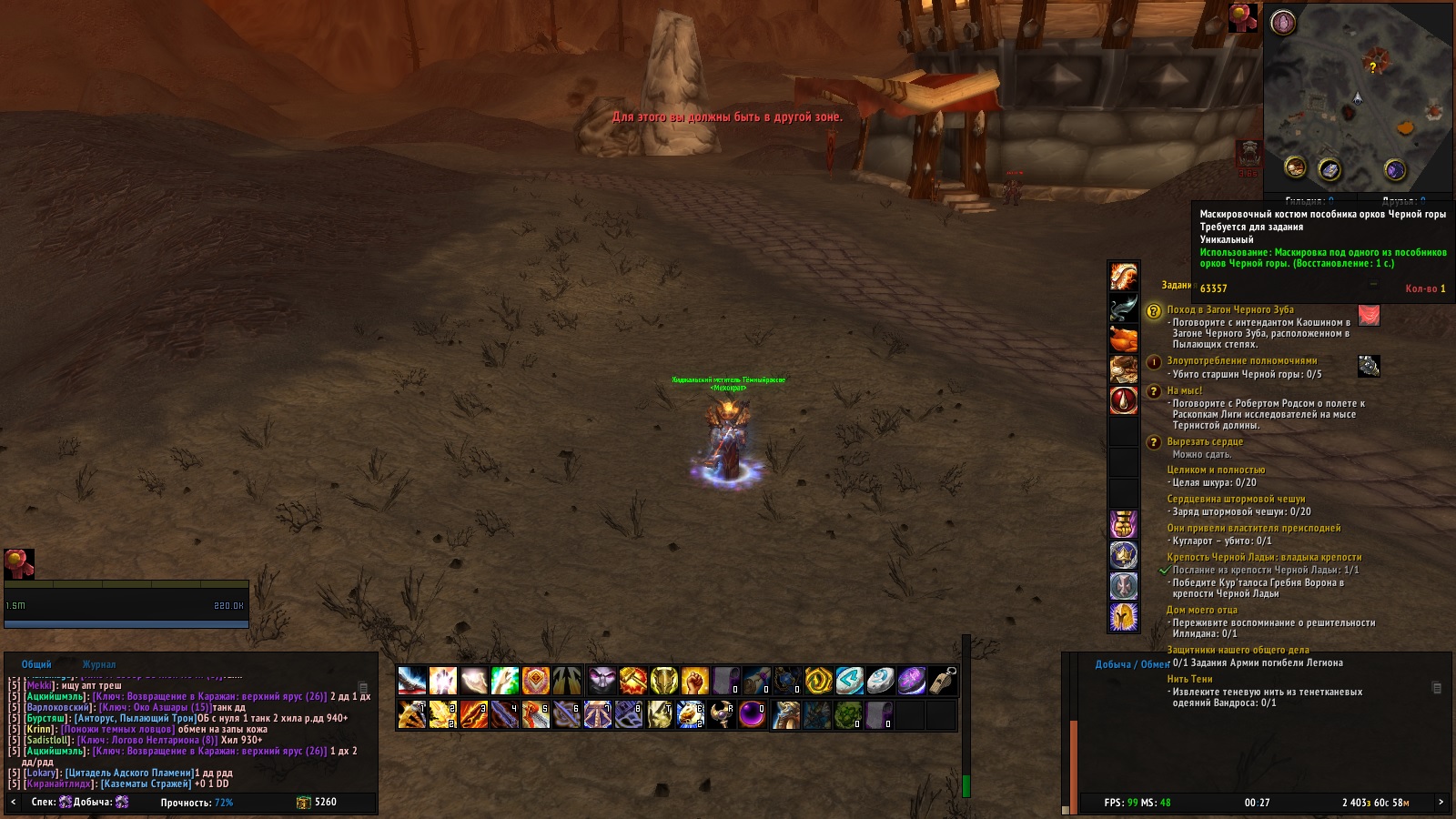
Task: Use the whistle item on the action bar
Action: point(943,681)
